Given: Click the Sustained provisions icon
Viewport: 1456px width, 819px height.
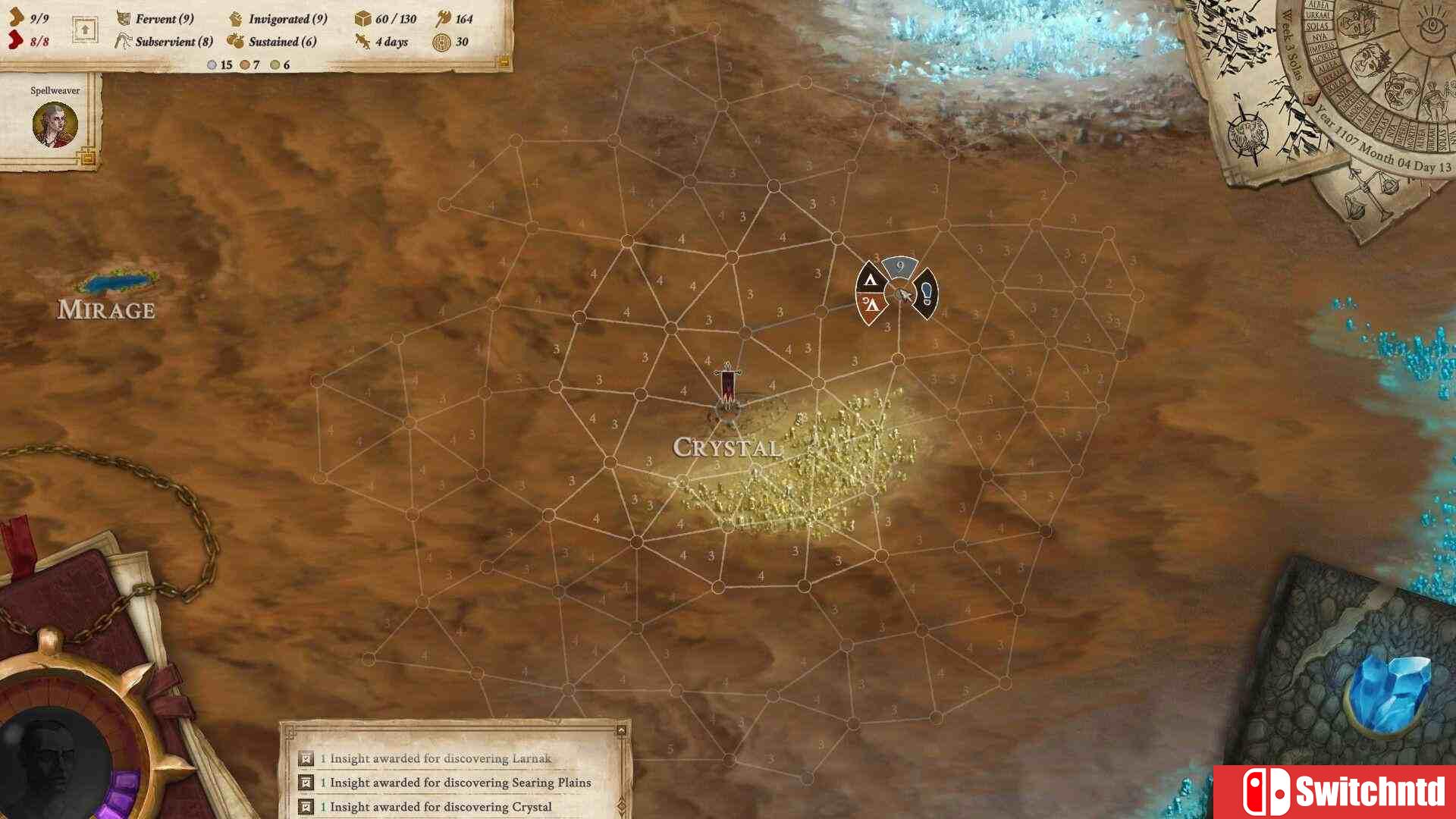Looking at the screenshot, I should click(235, 42).
